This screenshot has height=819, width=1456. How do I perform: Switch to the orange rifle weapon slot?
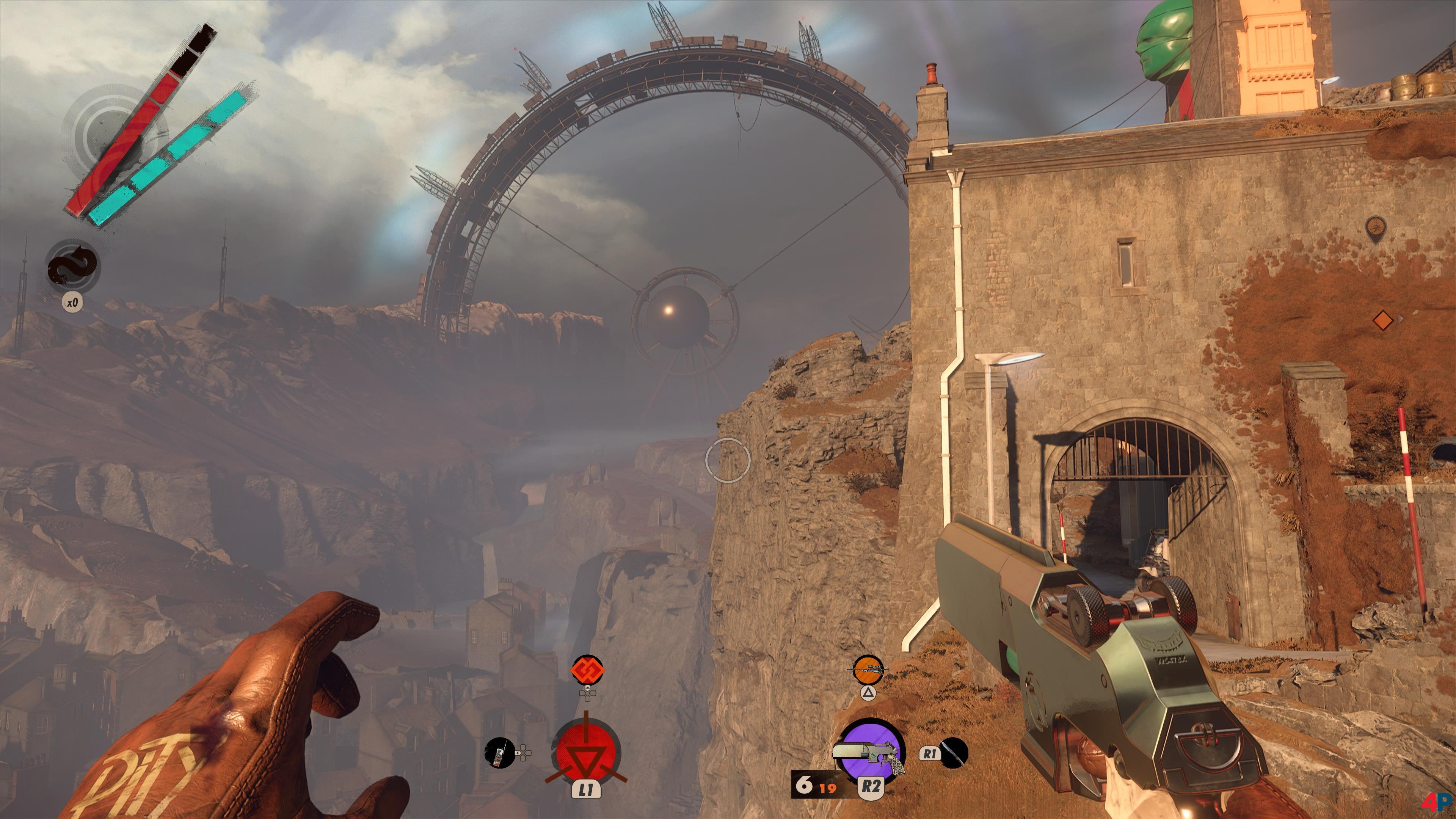(868, 670)
